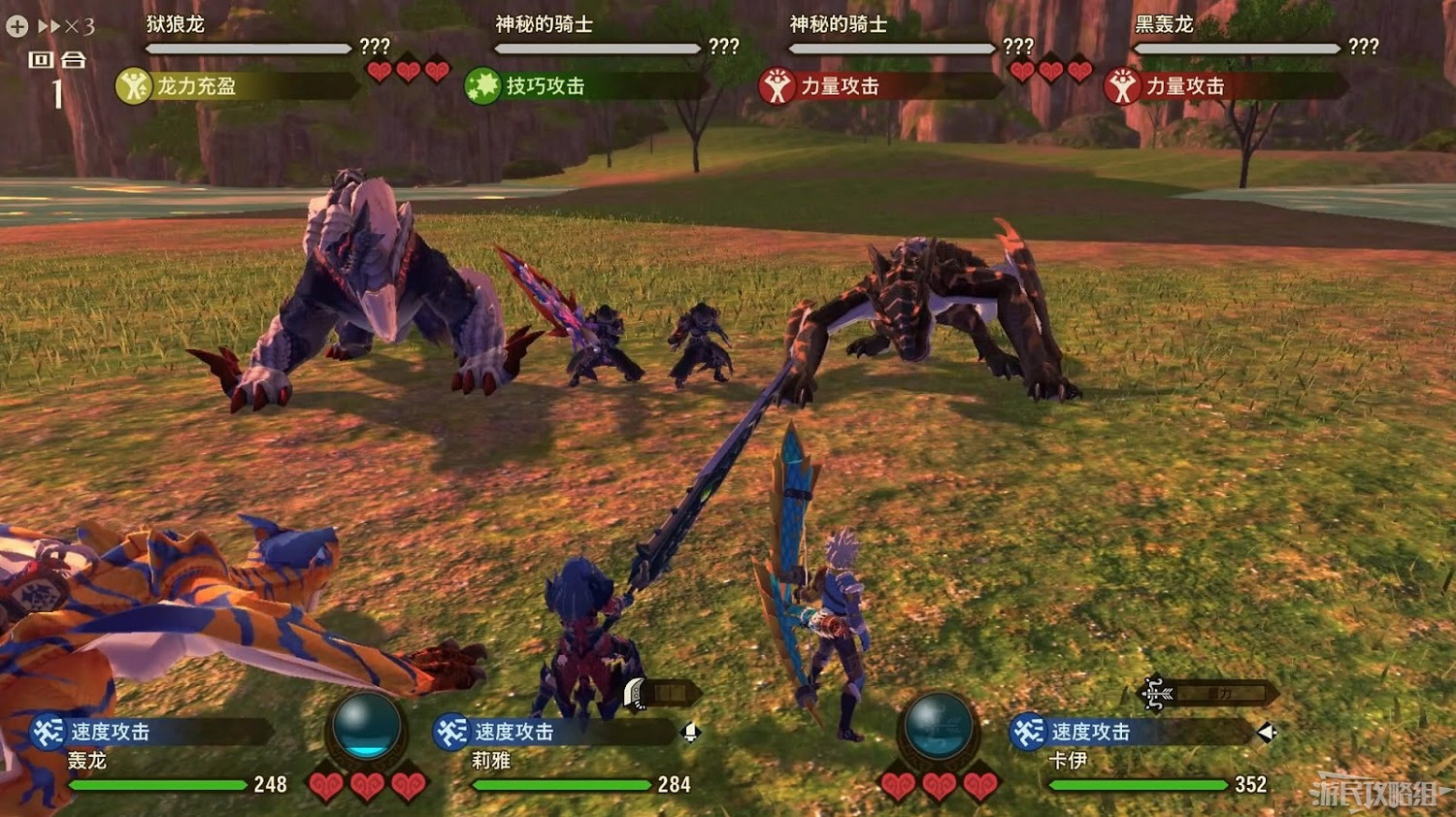Select the red 力量攻击 icon under 黑轰龙
This screenshot has width=1456, height=817.
click(x=1122, y=86)
